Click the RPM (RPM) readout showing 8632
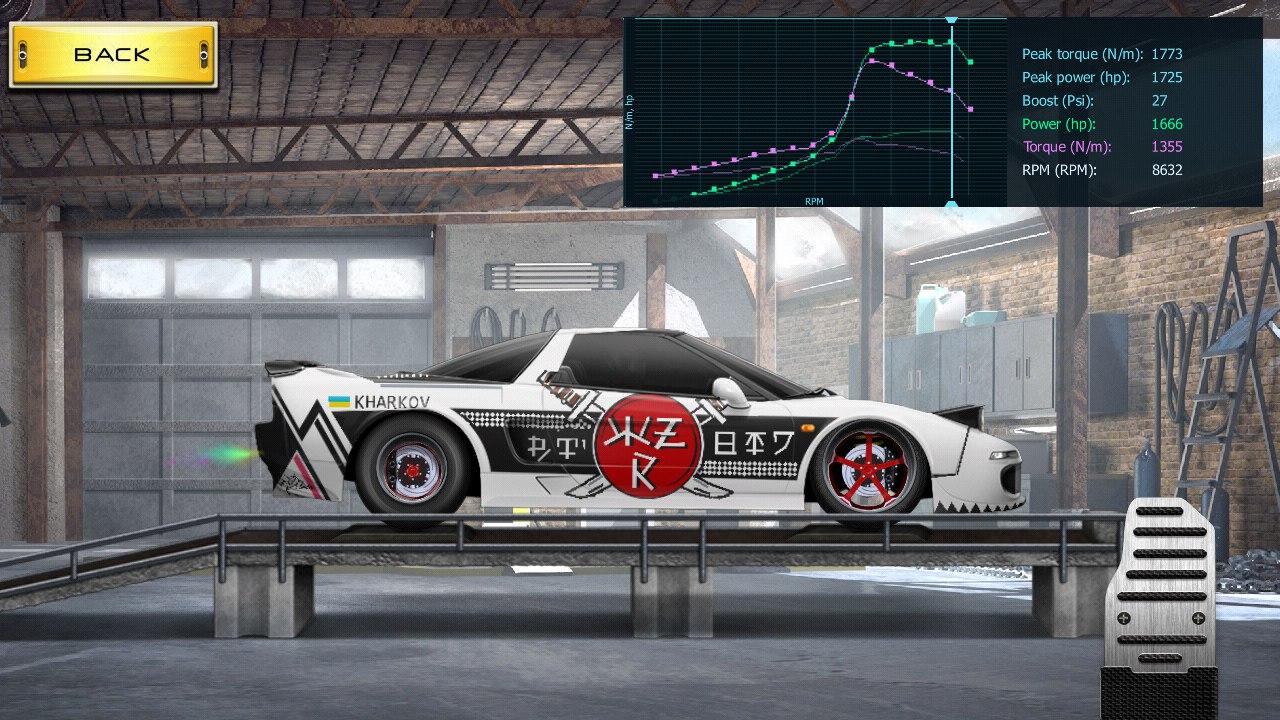 tap(1166, 170)
